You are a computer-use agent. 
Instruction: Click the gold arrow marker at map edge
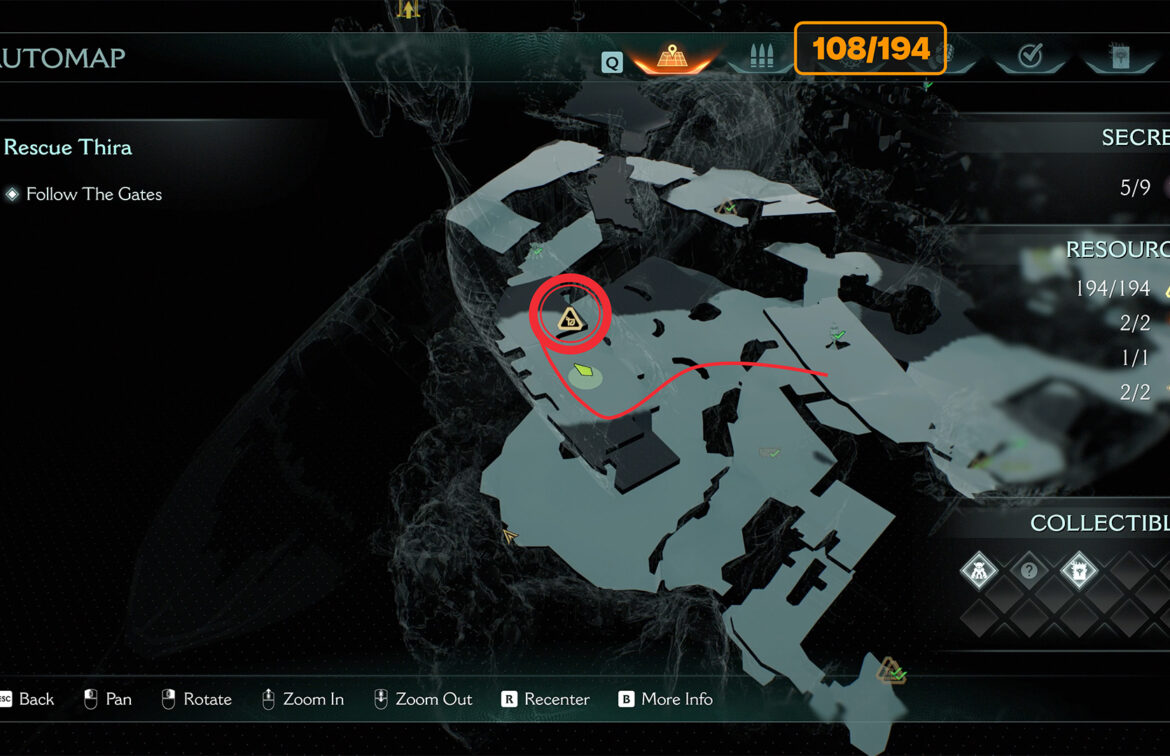pyautogui.click(x=511, y=537)
